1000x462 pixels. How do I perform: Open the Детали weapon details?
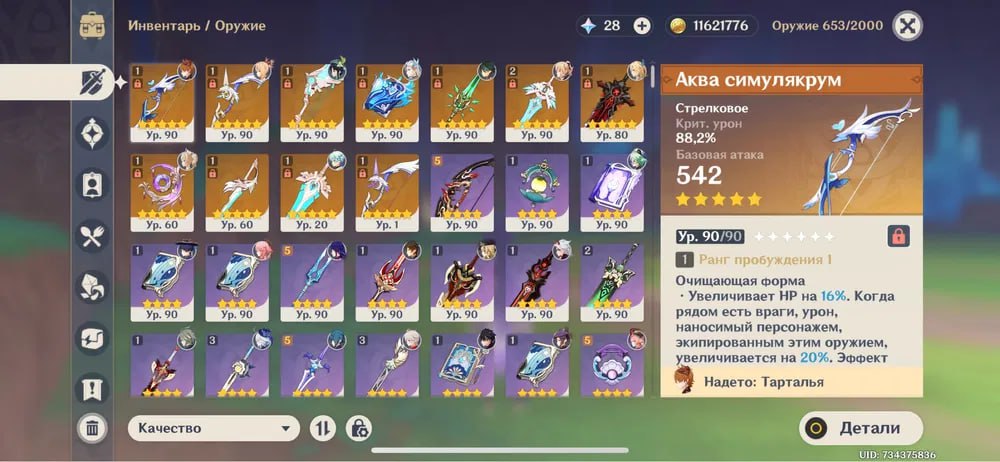coord(860,428)
